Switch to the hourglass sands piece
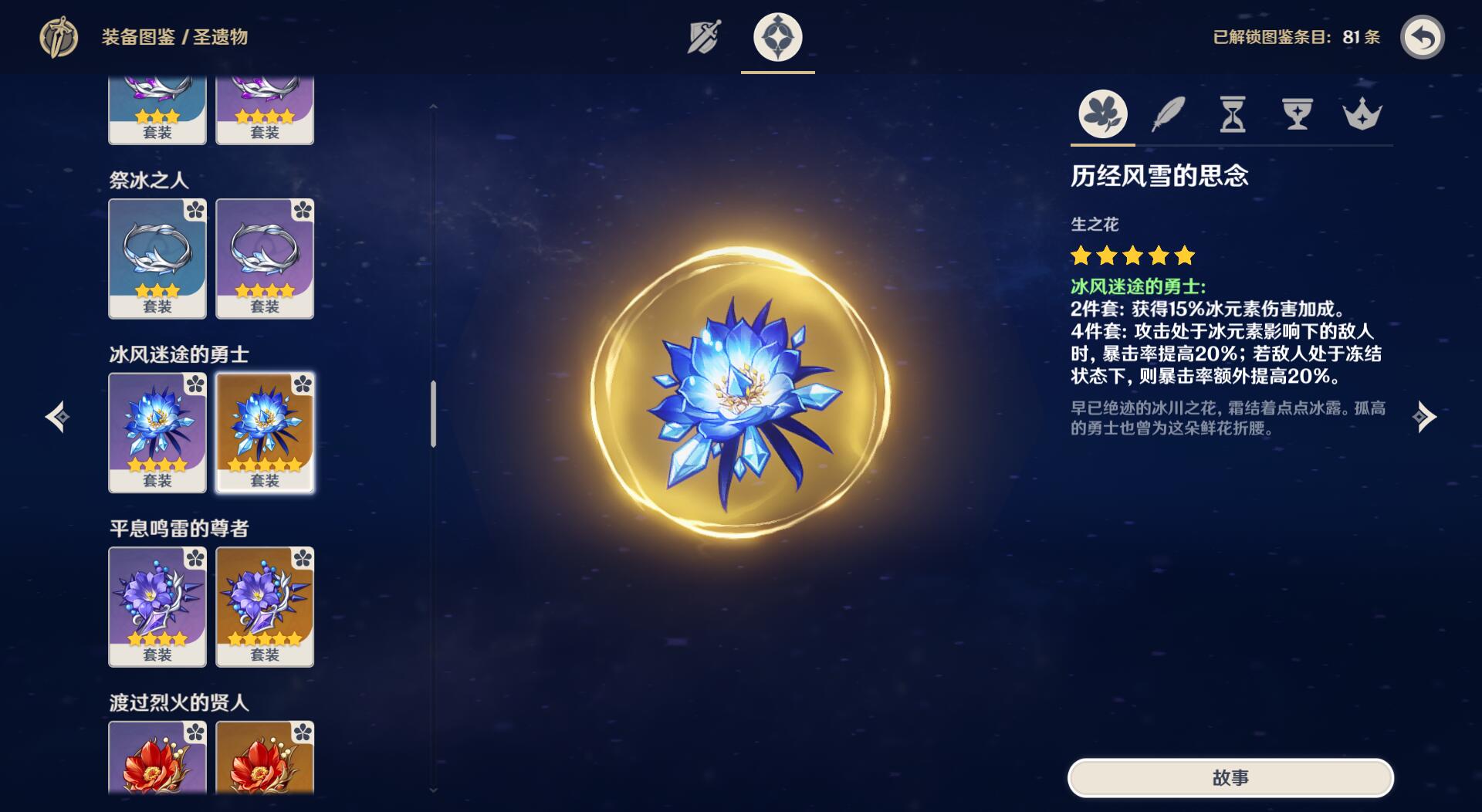 click(x=1233, y=114)
